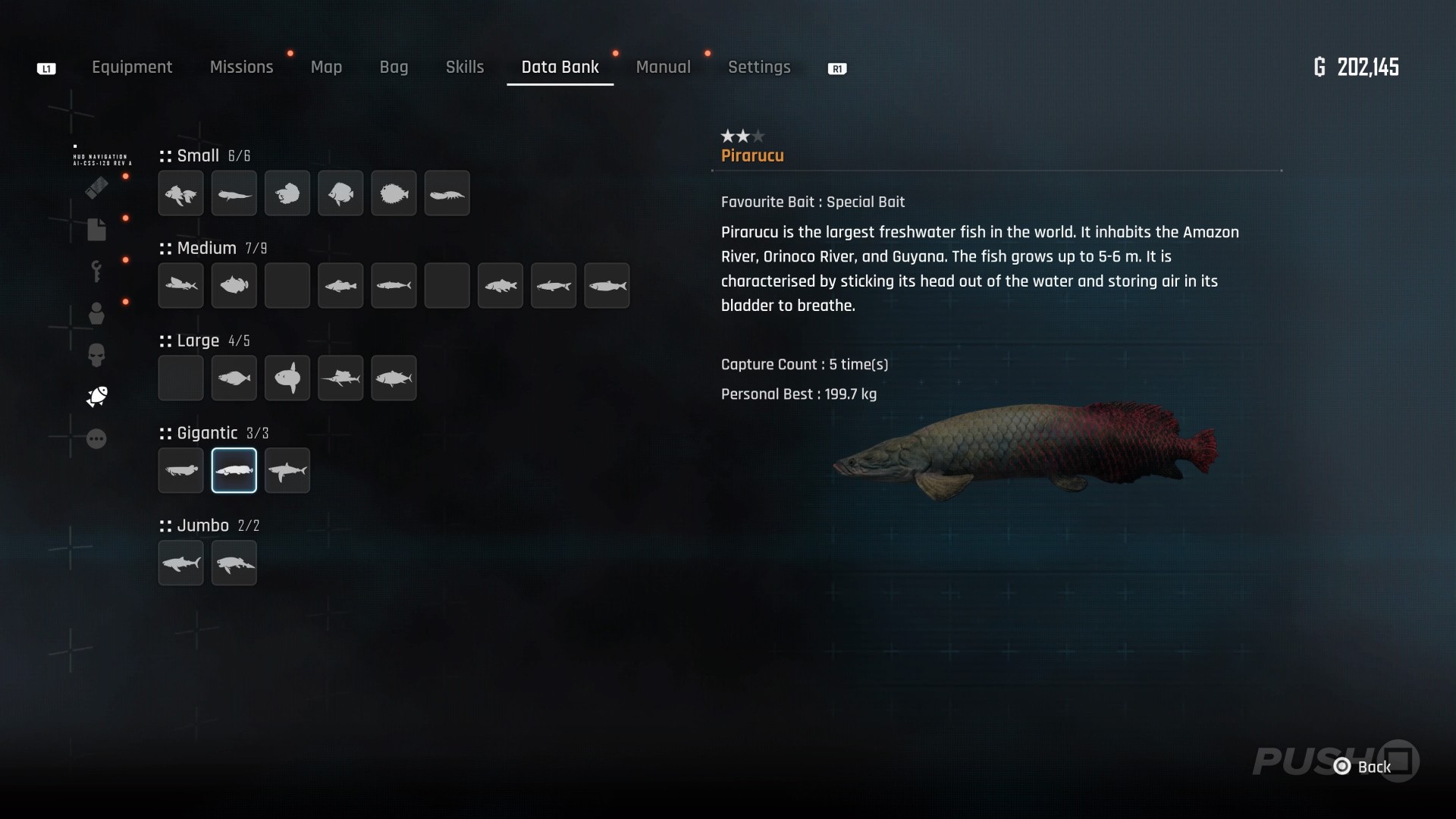
Task: Click the Back button
Action: tap(1364, 767)
